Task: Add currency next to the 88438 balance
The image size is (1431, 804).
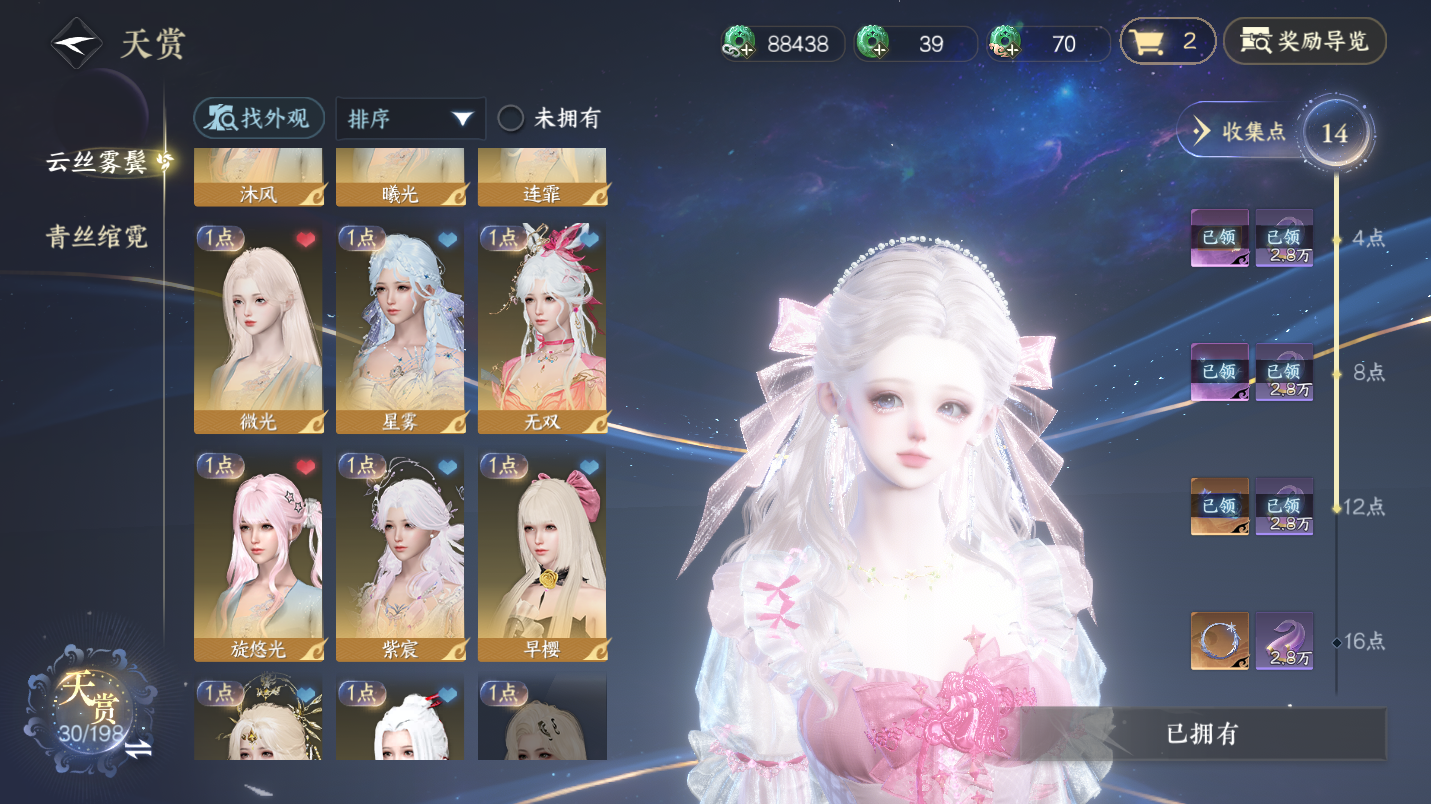Action: coord(740,43)
